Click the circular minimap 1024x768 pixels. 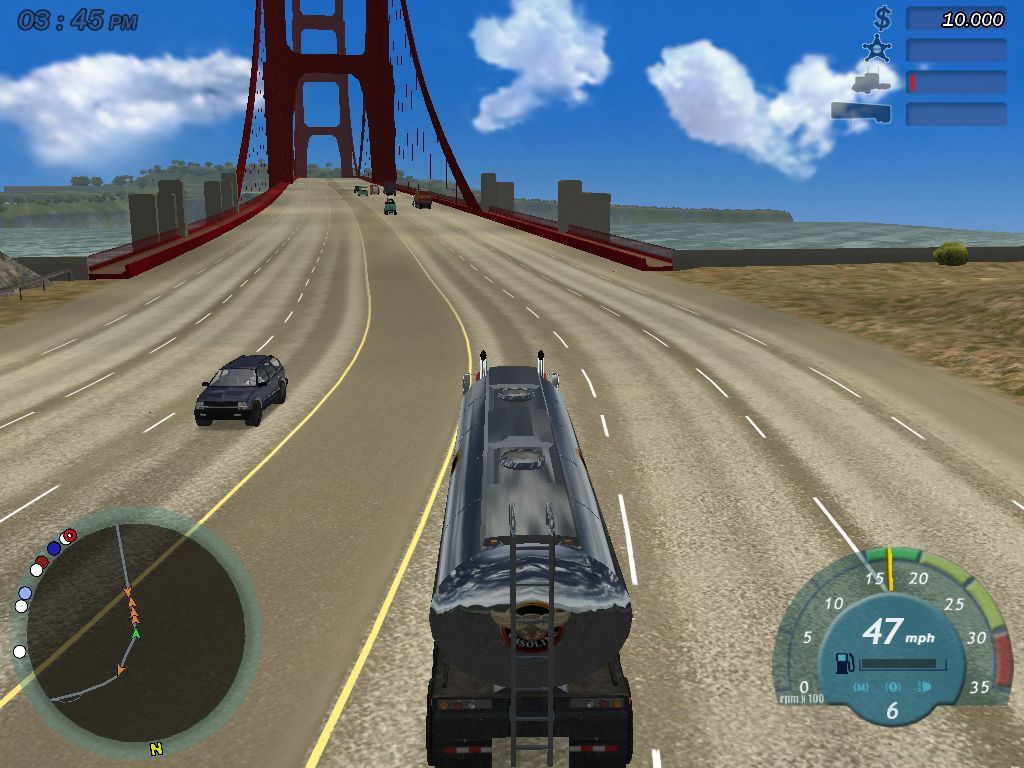[x=135, y=630]
